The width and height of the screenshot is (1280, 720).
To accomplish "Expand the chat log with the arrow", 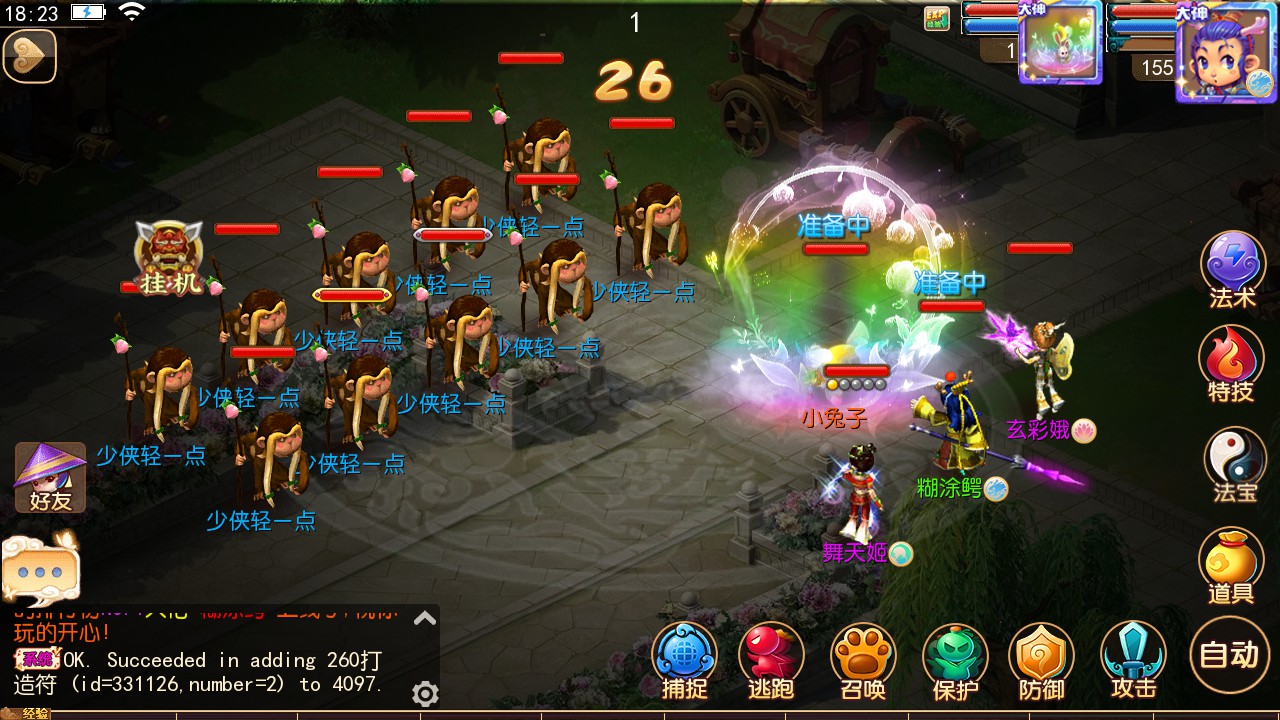I will coord(425,619).
